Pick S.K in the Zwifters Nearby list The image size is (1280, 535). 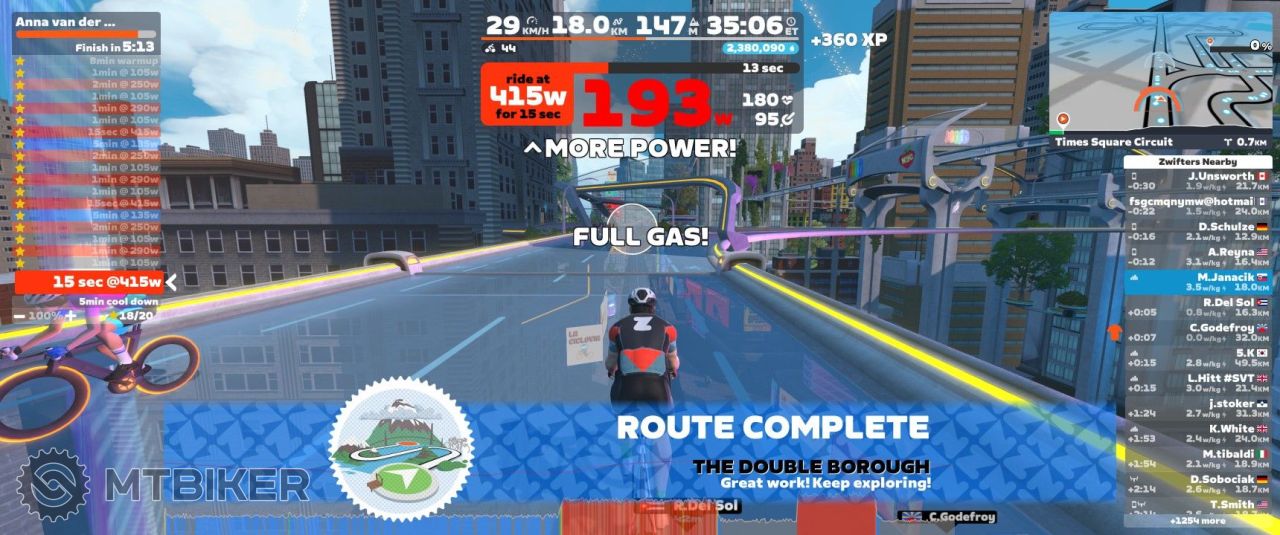[x=1200, y=357]
